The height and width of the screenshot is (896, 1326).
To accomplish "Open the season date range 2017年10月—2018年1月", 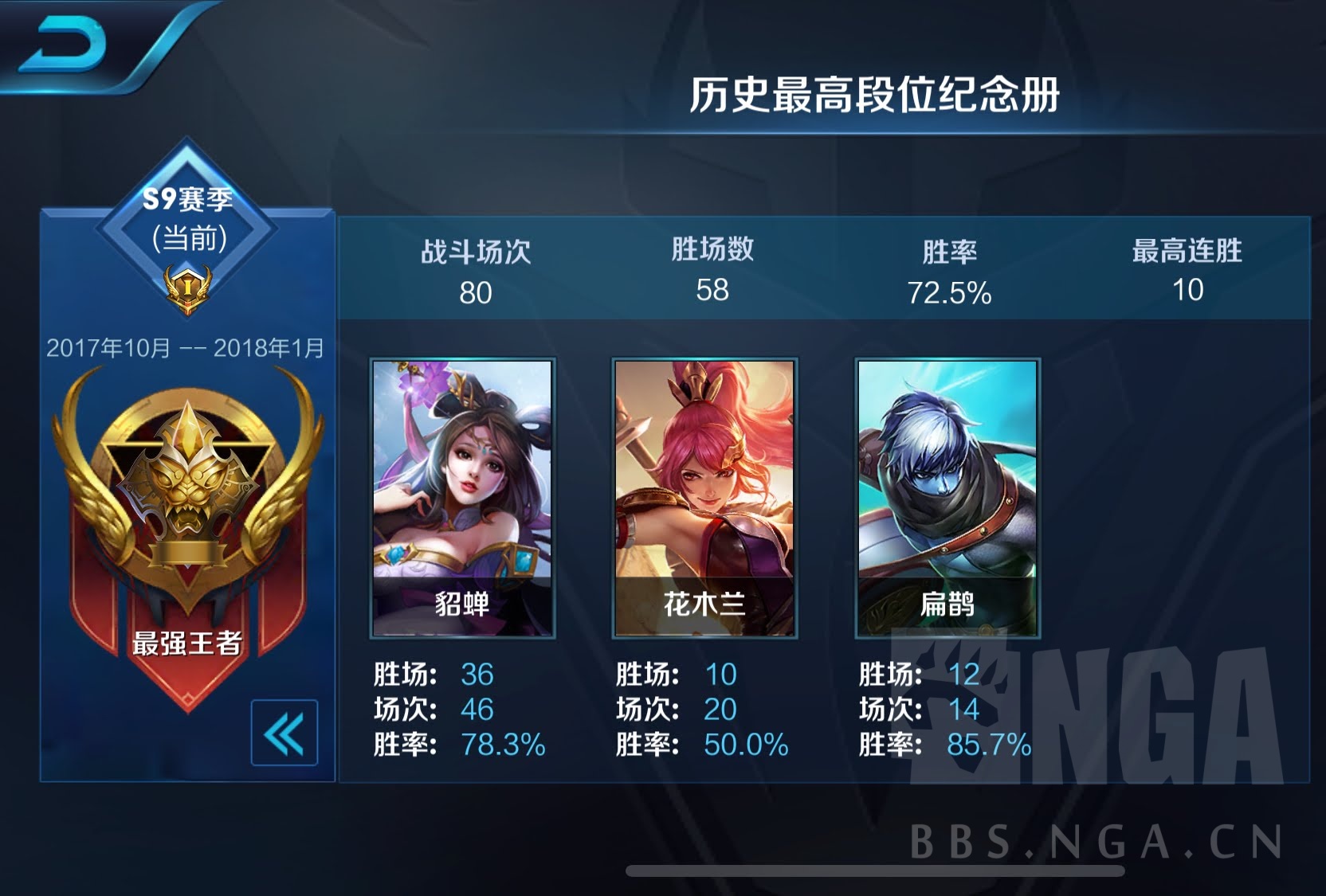I will coord(186,347).
